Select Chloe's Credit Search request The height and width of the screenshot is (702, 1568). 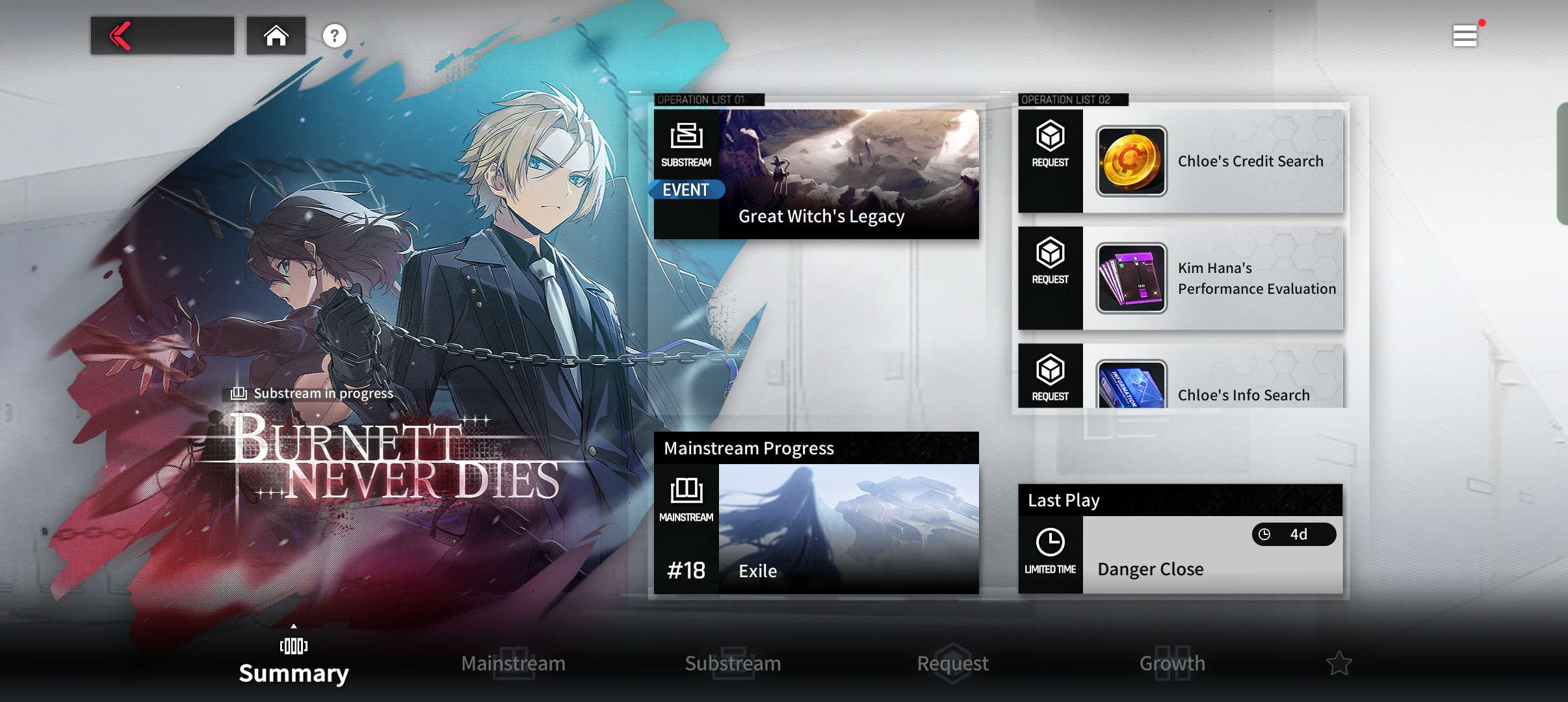(x=1181, y=161)
